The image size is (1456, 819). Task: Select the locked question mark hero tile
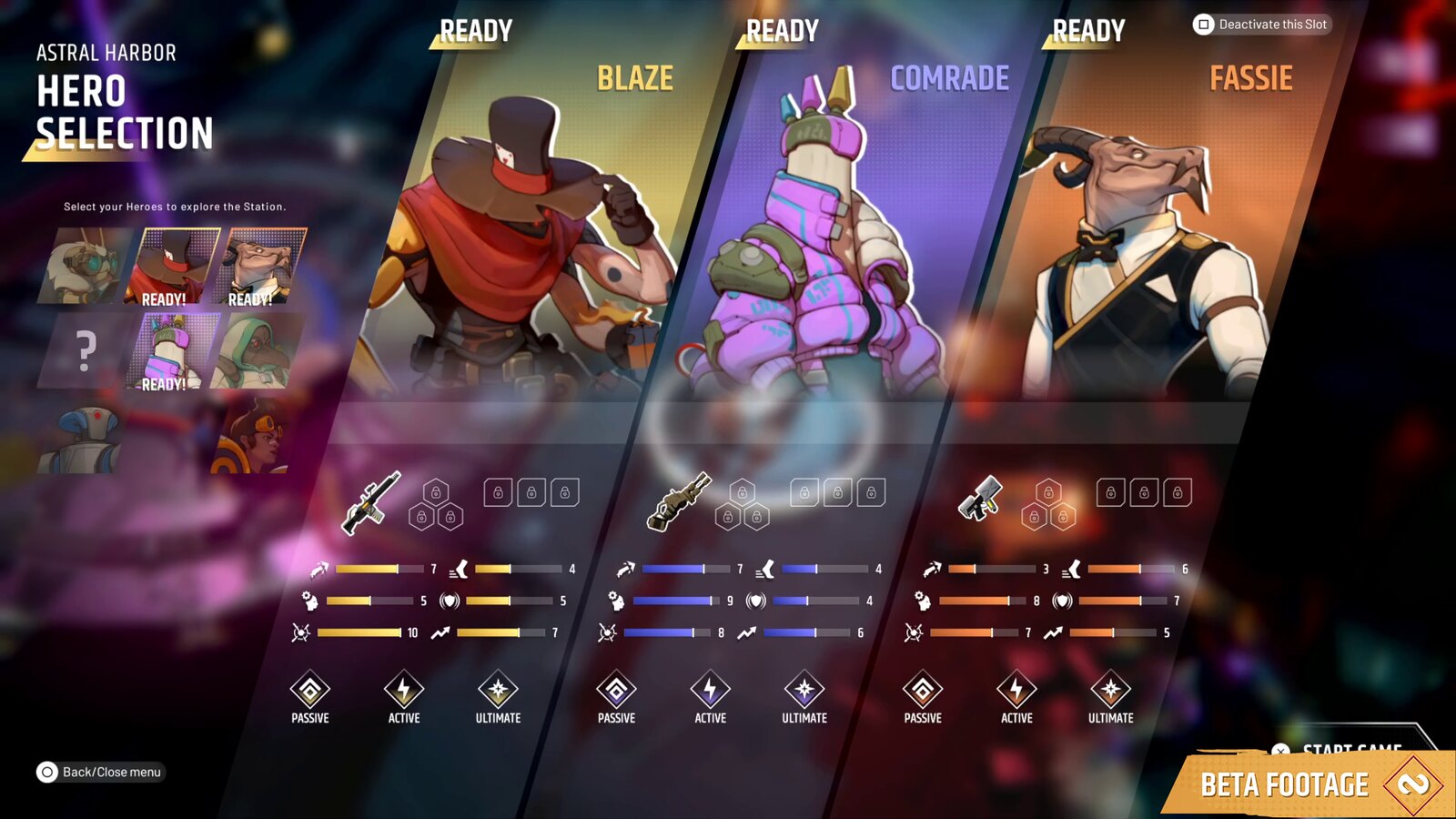[x=84, y=350]
